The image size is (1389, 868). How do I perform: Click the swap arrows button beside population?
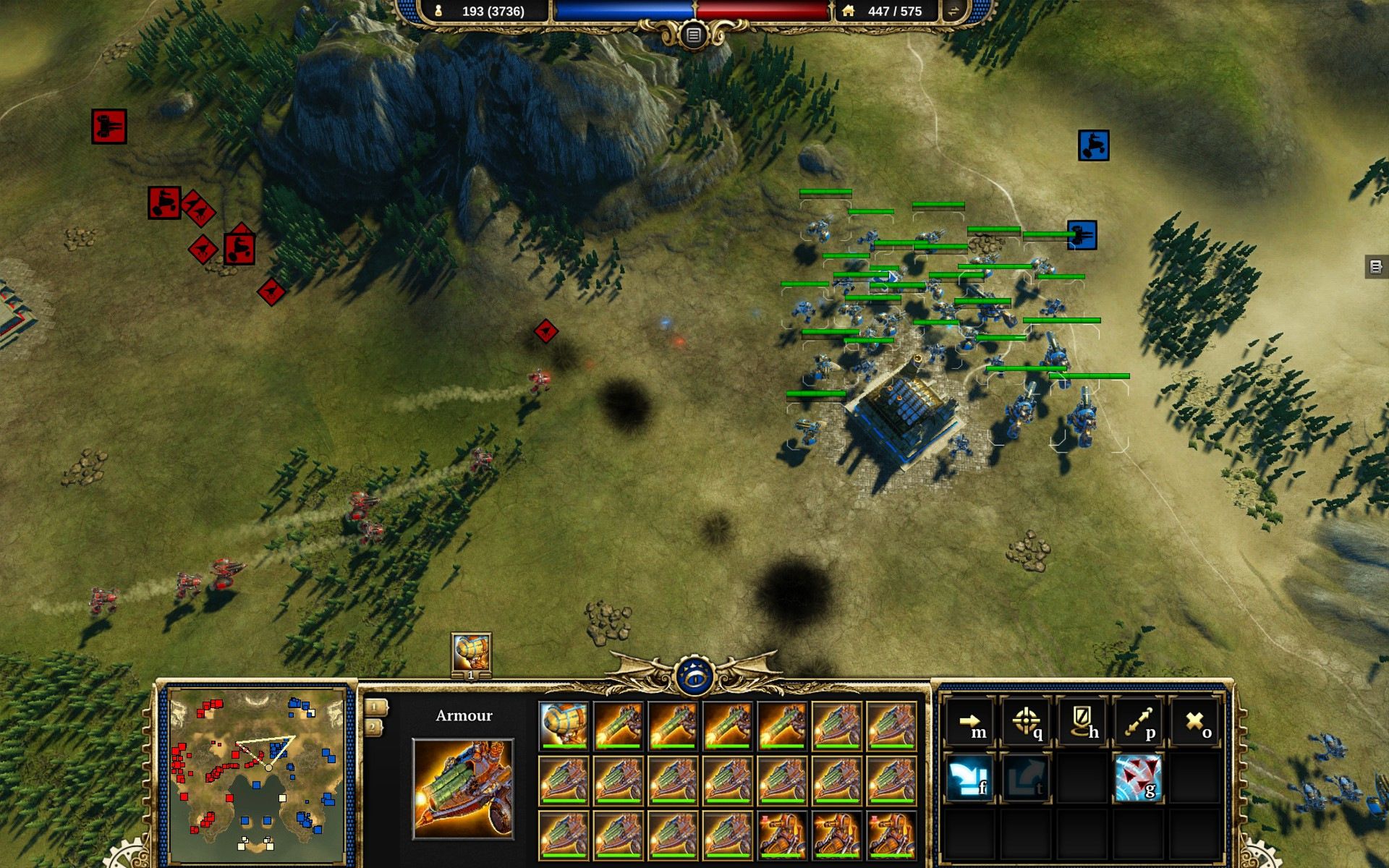click(953, 11)
